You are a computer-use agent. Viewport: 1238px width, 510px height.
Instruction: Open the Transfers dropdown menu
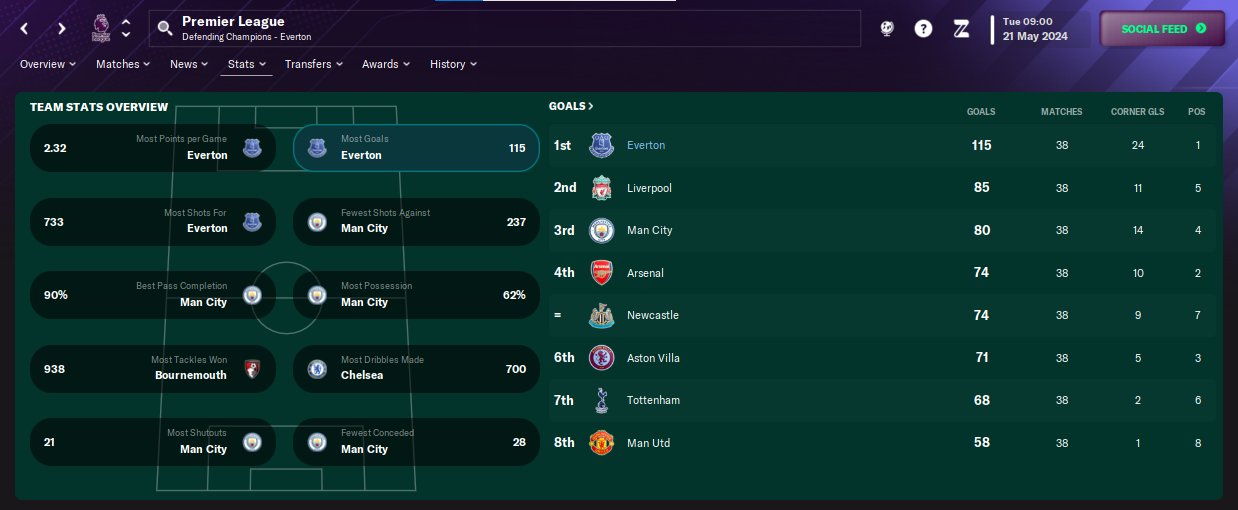tap(313, 64)
